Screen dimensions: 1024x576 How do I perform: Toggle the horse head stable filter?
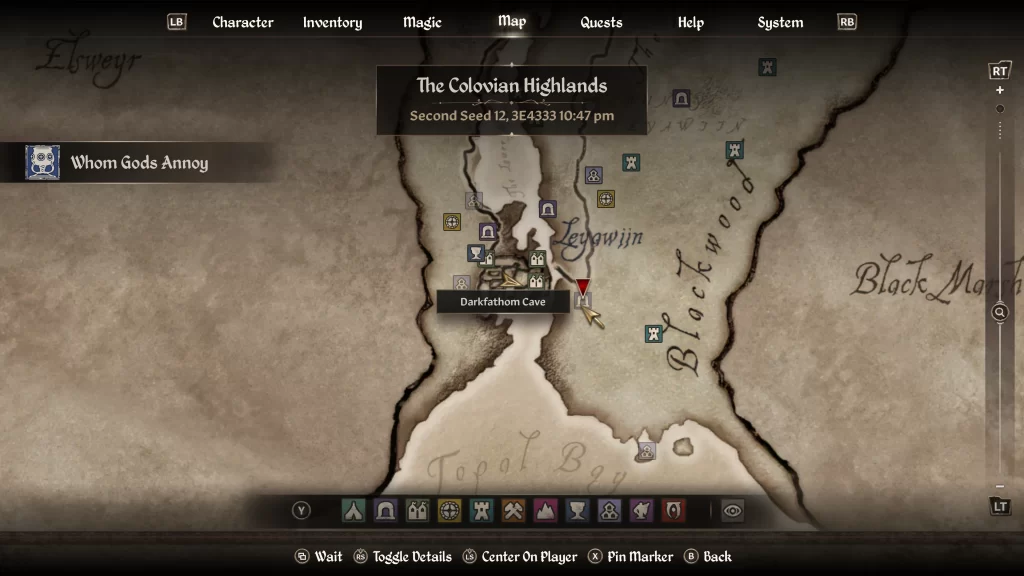[641, 511]
